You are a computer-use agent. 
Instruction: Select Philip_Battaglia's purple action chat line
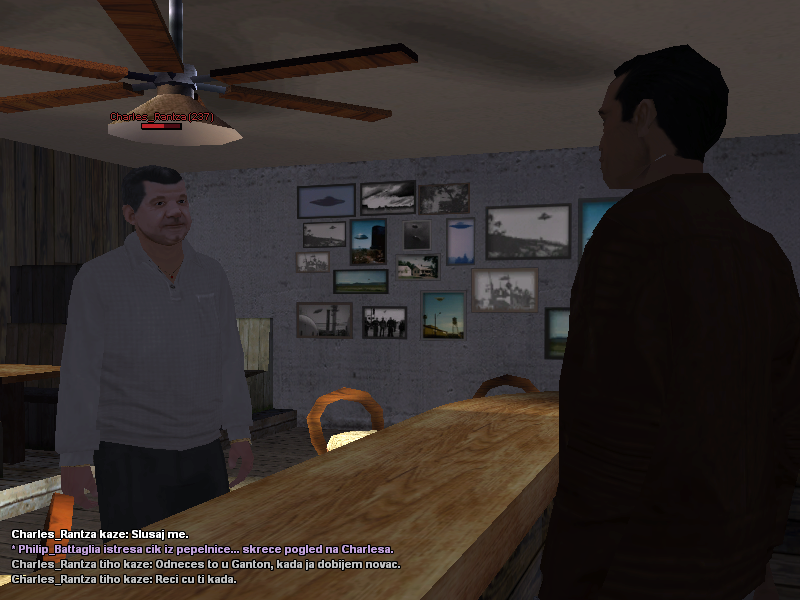tap(202, 549)
